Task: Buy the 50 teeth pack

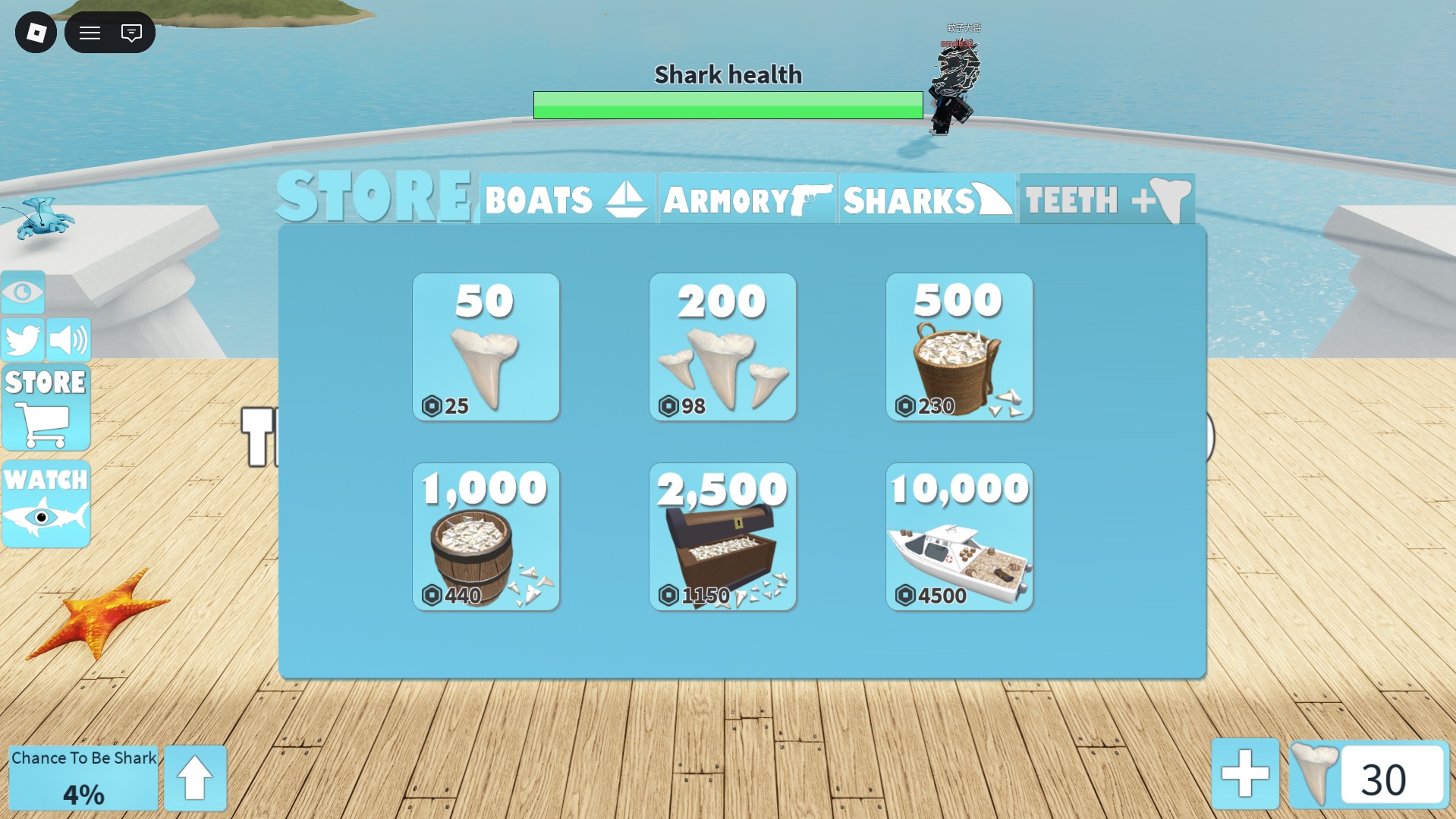Action: [486, 347]
